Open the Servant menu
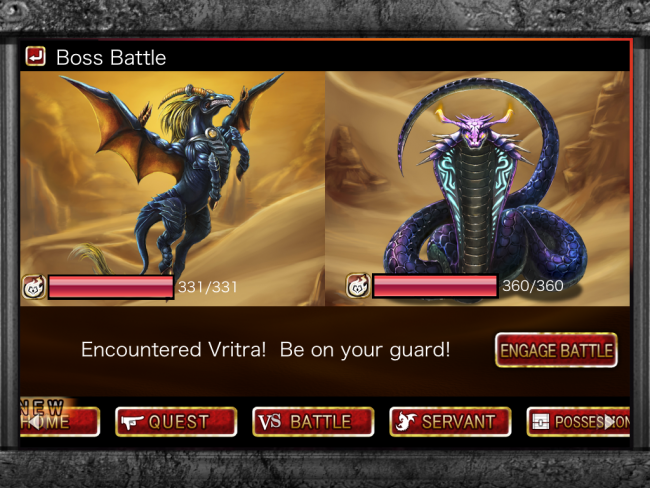The width and height of the screenshot is (650, 488). pos(450,422)
